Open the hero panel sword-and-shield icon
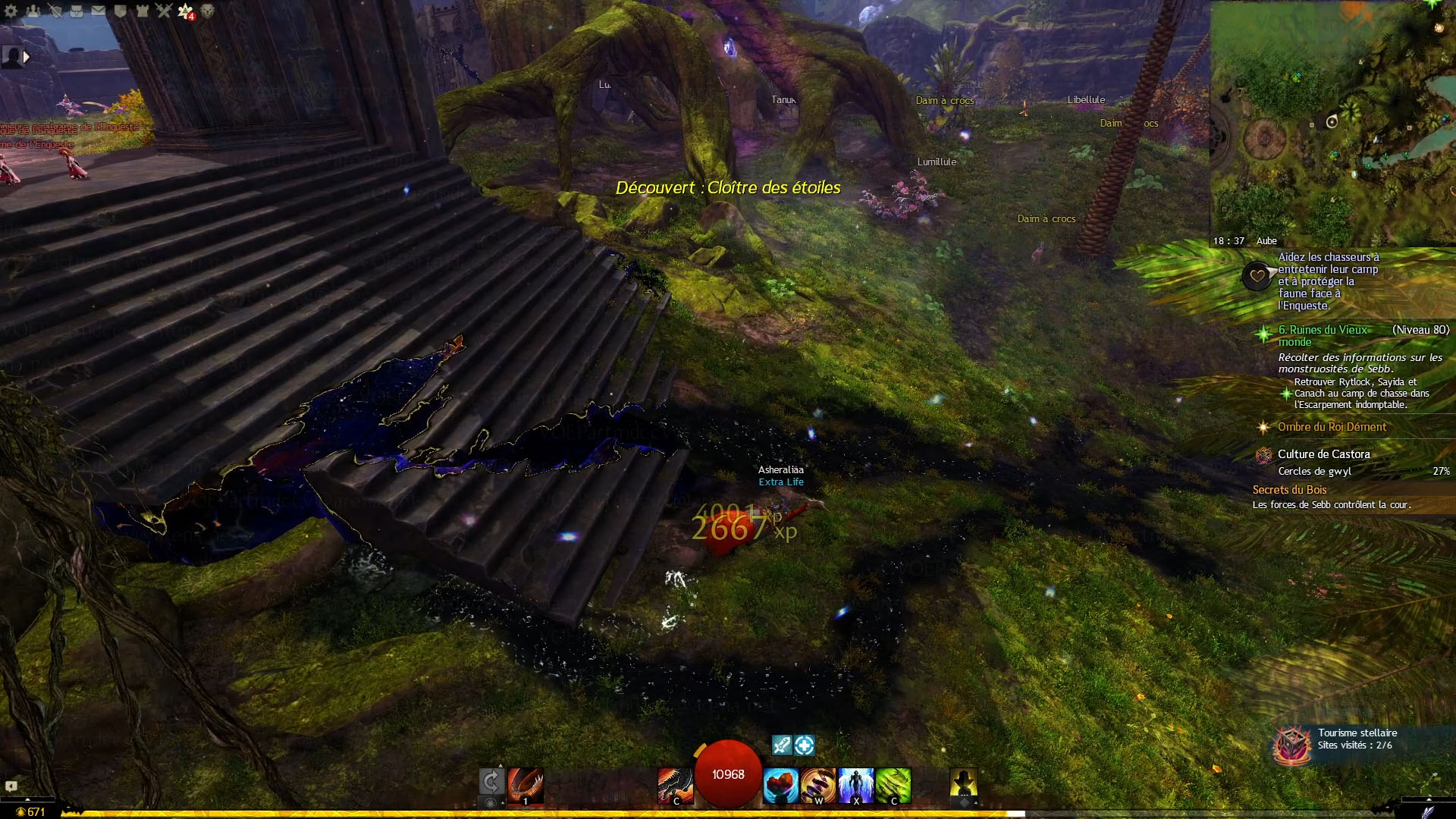1456x819 pixels. pyautogui.click(x=55, y=11)
